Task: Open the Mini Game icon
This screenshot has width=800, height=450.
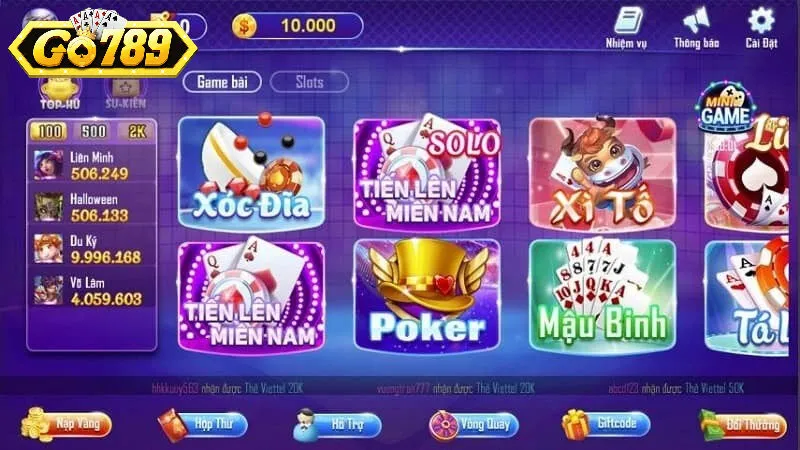Action: (x=725, y=109)
